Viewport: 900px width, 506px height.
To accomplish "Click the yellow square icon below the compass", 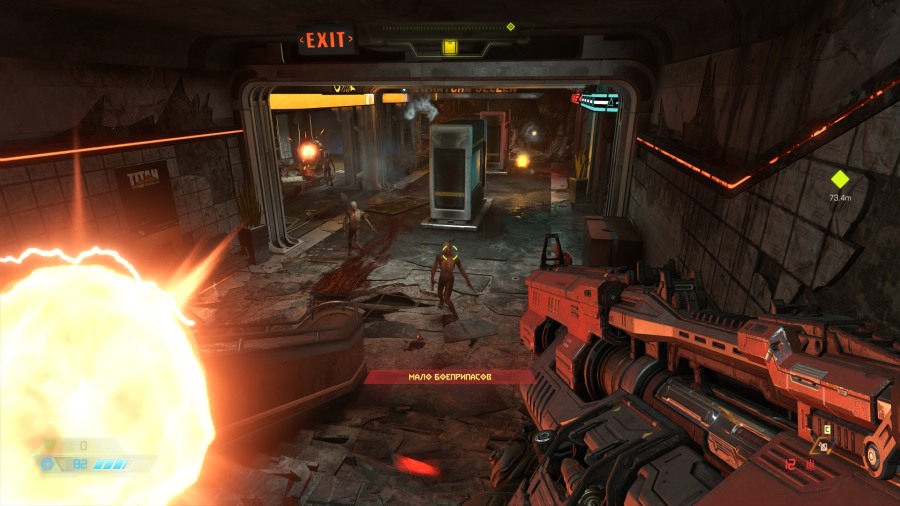I will pos(449,47).
